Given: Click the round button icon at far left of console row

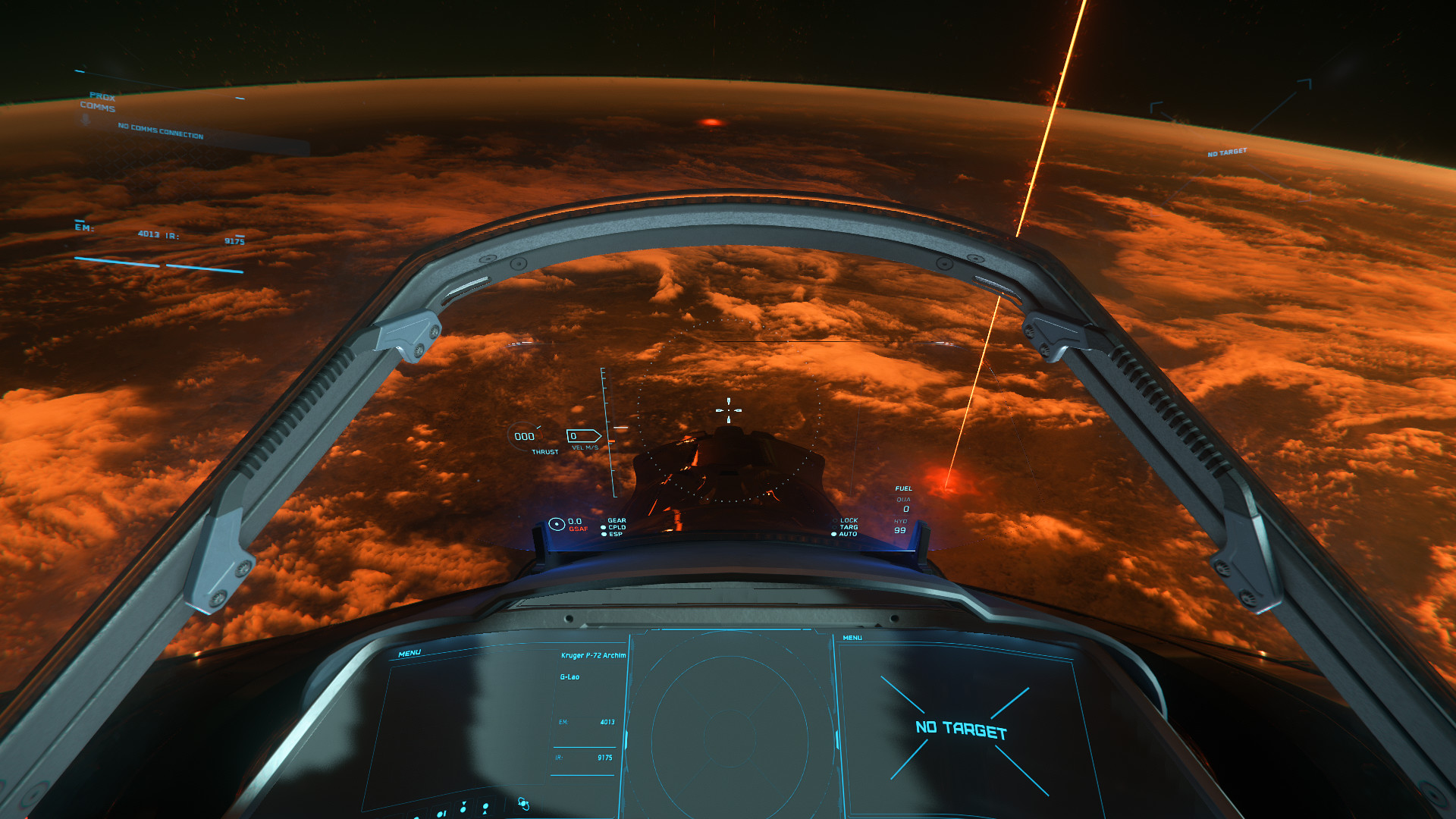Looking at the screenshot, I should tap(416, 817).
